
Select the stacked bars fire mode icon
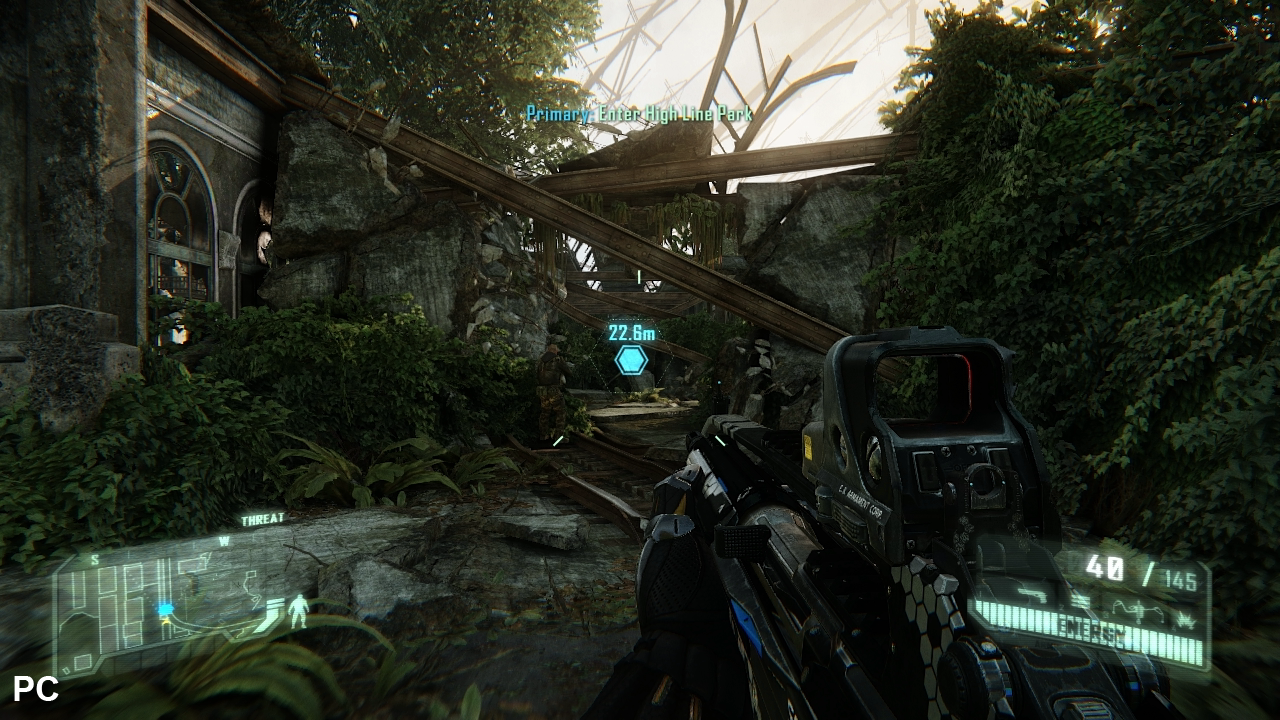(1080, 601)
